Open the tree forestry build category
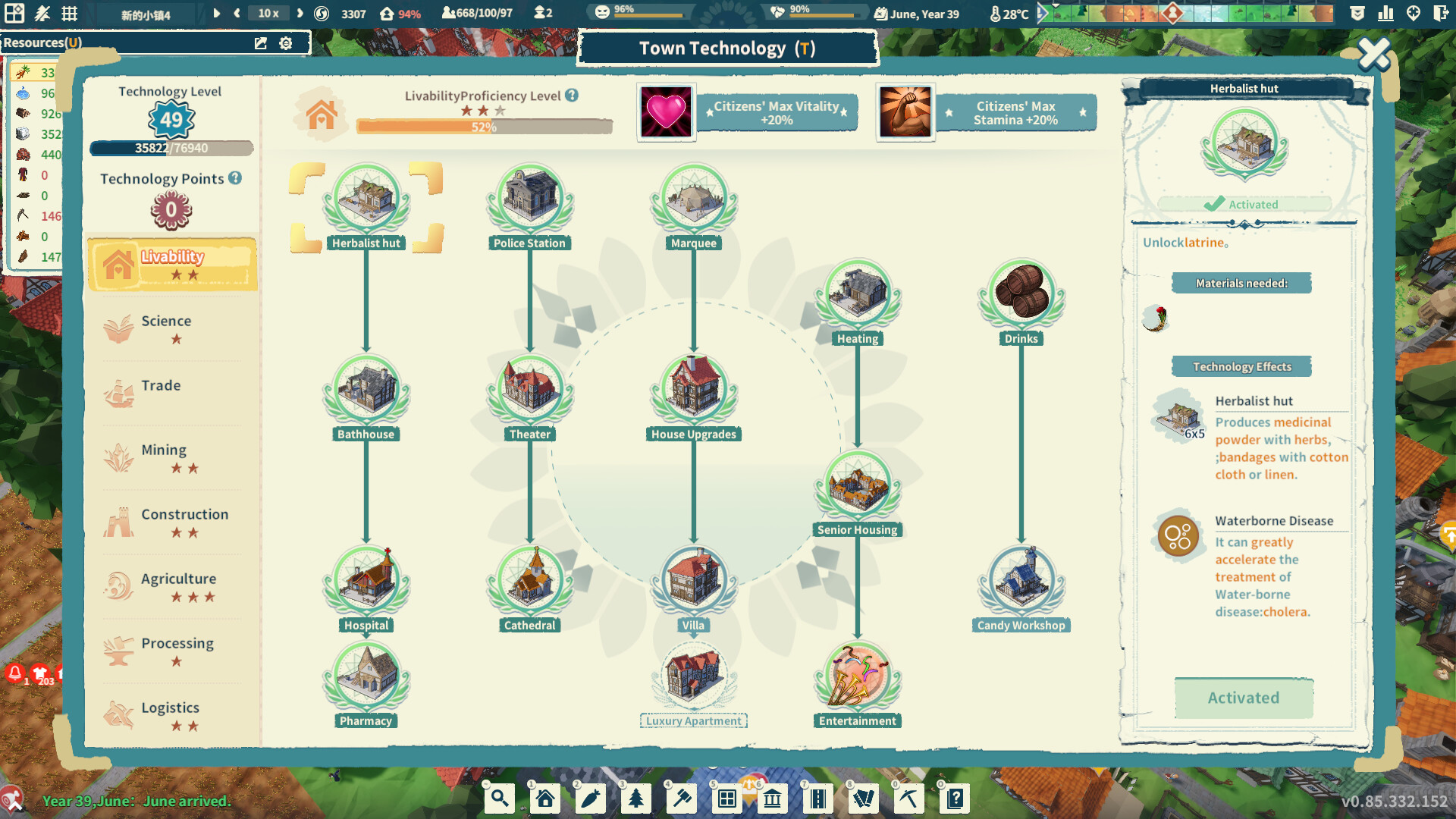Screen dimensions: 1456x819 coord(636,798)
